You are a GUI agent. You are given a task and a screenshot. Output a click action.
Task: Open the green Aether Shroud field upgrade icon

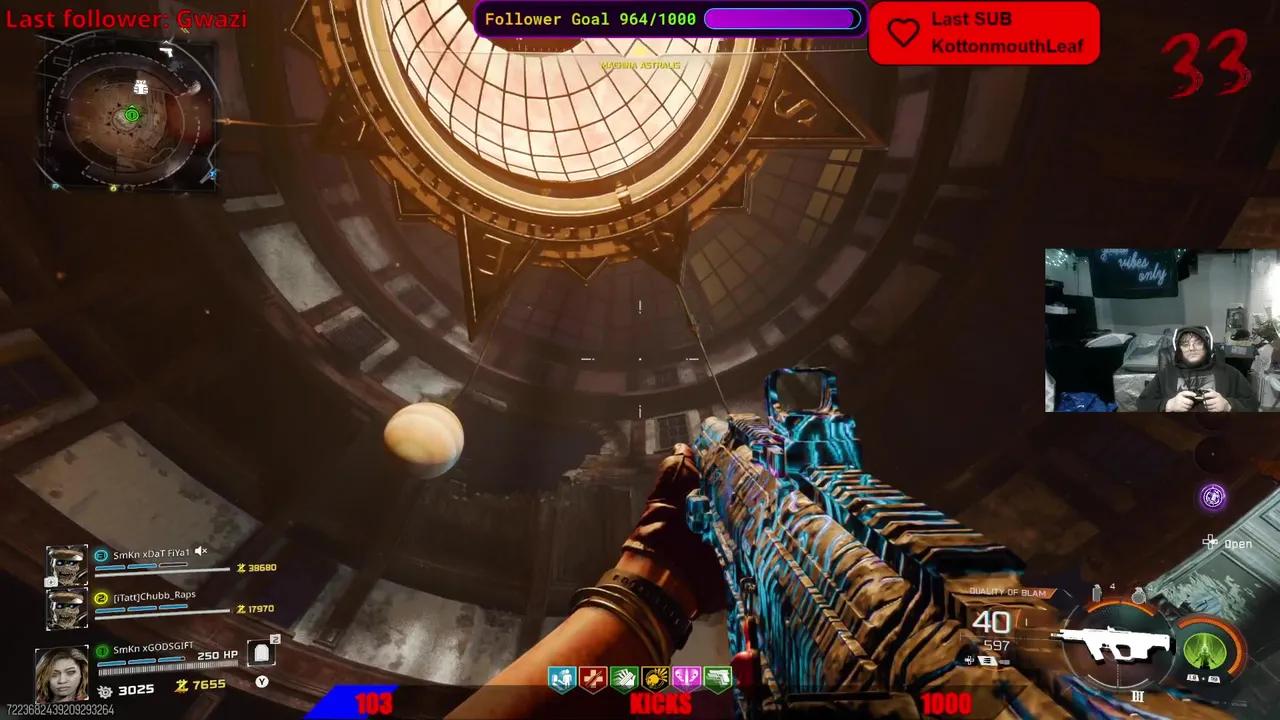[1205, 653]
